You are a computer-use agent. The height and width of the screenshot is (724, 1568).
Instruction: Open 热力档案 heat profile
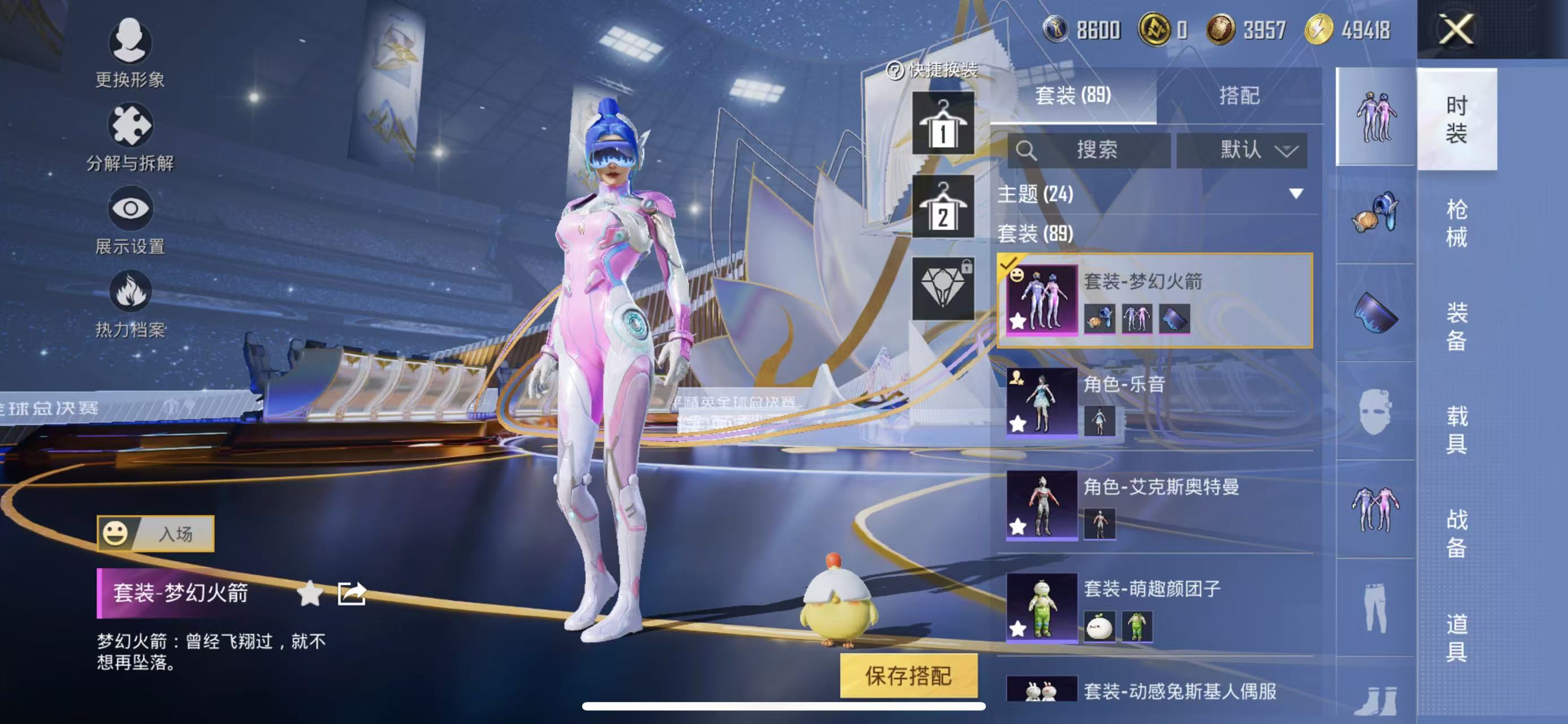(x=129, y=304)
